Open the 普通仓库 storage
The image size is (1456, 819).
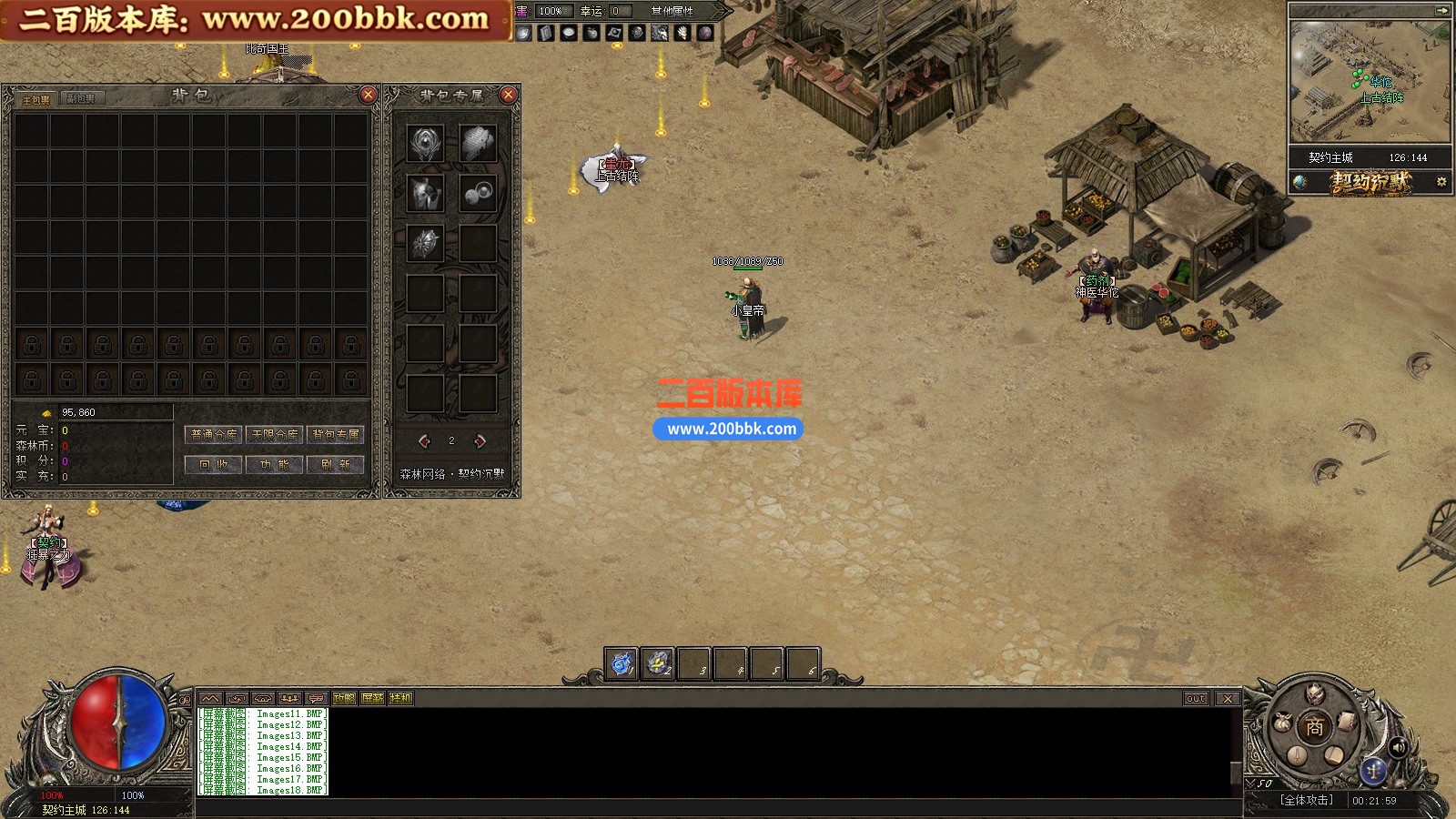pyautogui.click(x=214, y=435)
